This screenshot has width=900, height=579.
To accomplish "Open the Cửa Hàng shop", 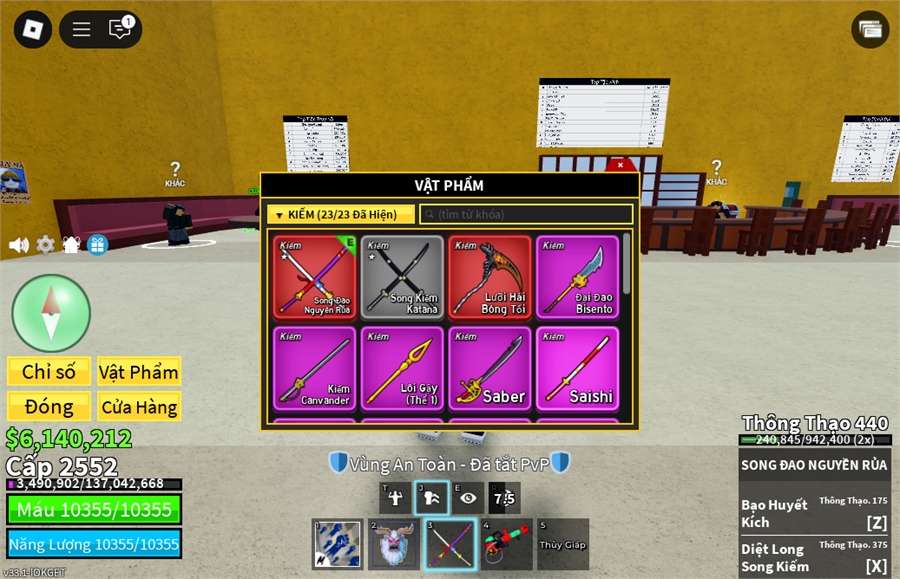I will tap(139, 406).
